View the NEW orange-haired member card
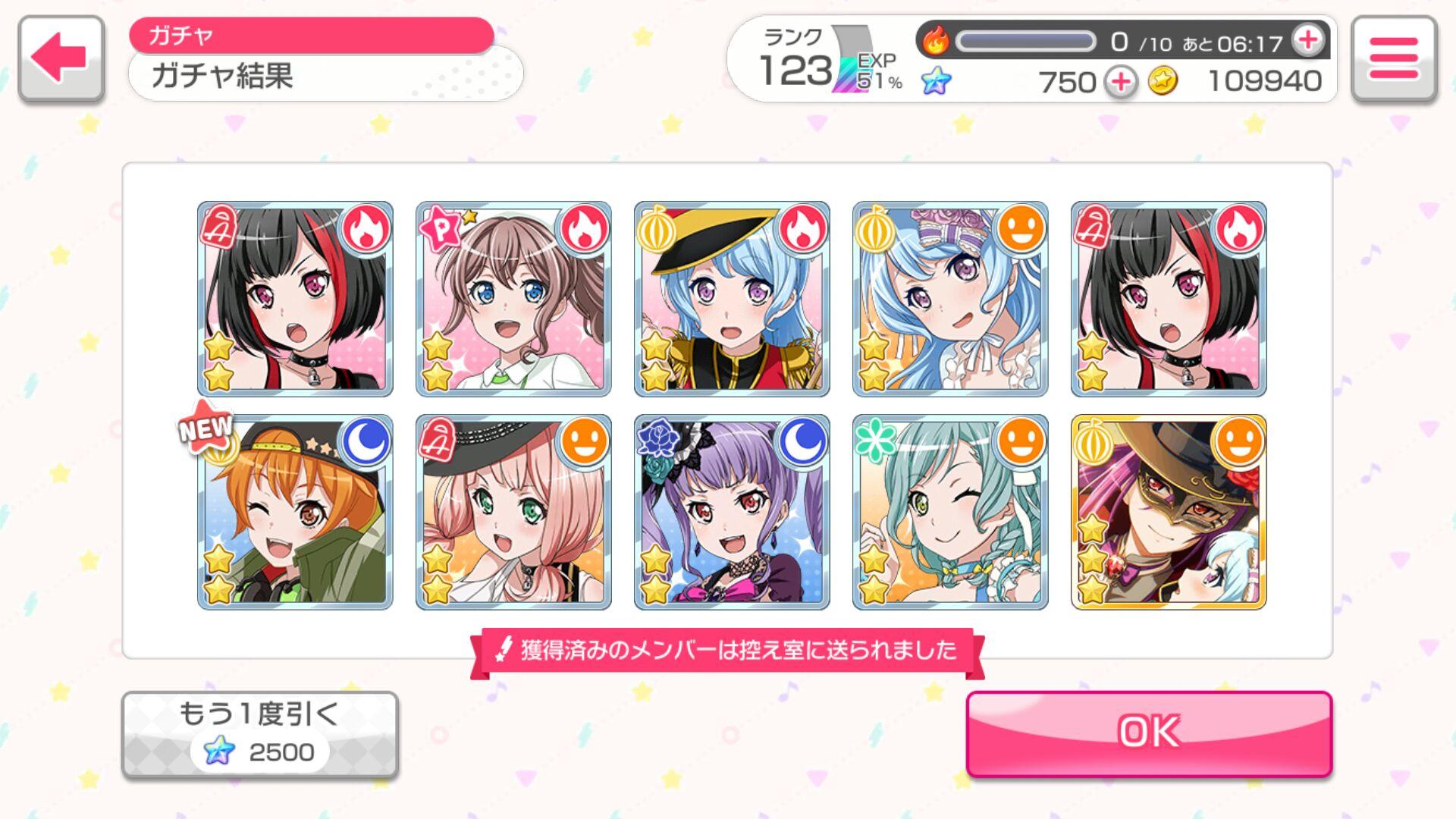Screen dimensions: 1456x819 pos(295,512)
